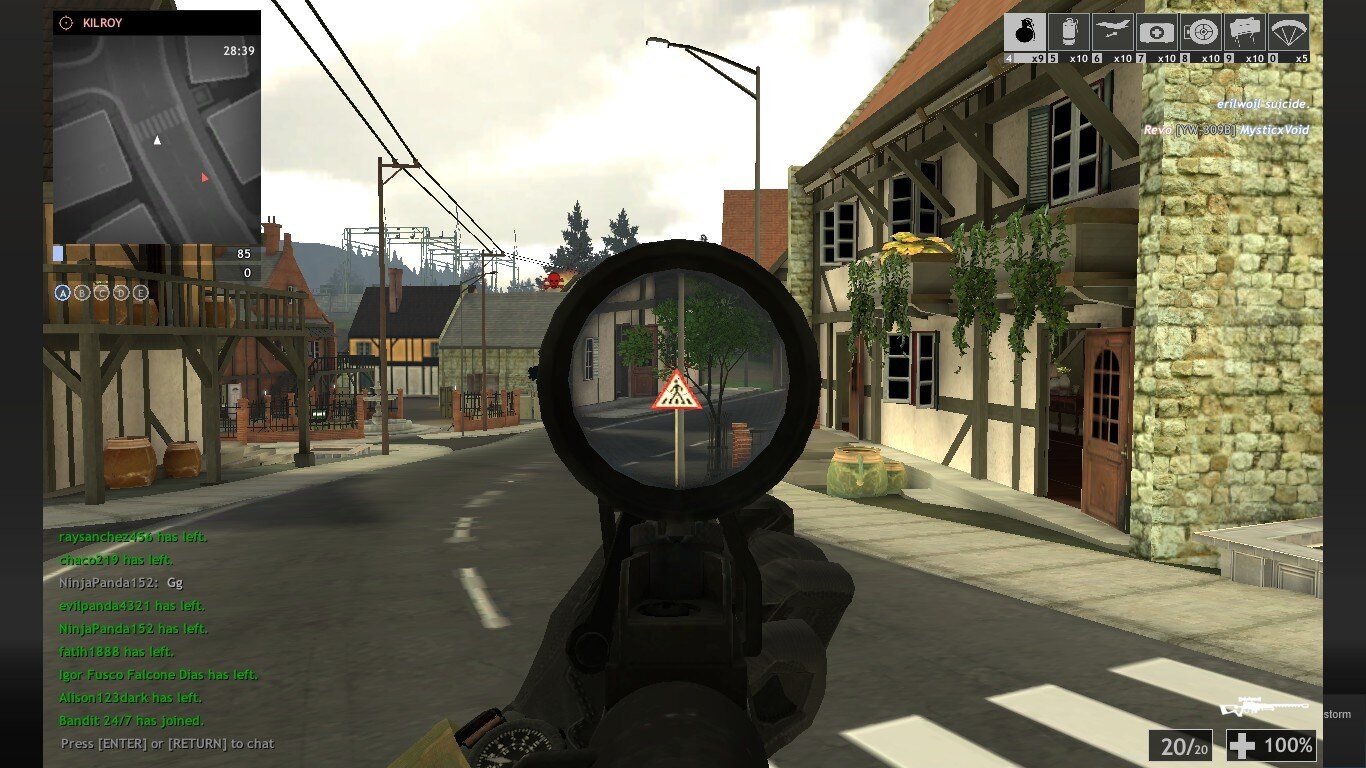Select the frag grenade slot
The height and width of the screenshot is (768, 1366).
pos(1025,32)
